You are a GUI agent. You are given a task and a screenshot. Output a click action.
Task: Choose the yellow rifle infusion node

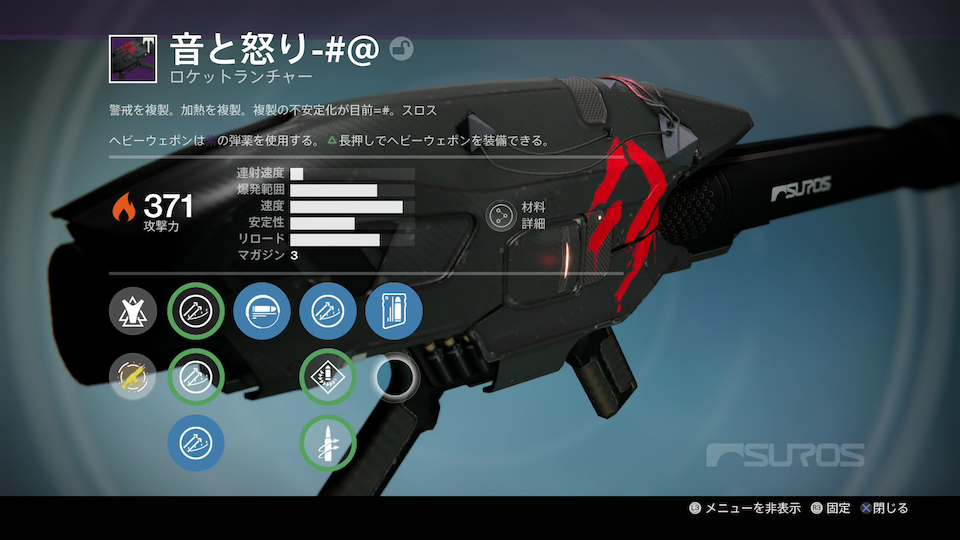tap(133, 377)
